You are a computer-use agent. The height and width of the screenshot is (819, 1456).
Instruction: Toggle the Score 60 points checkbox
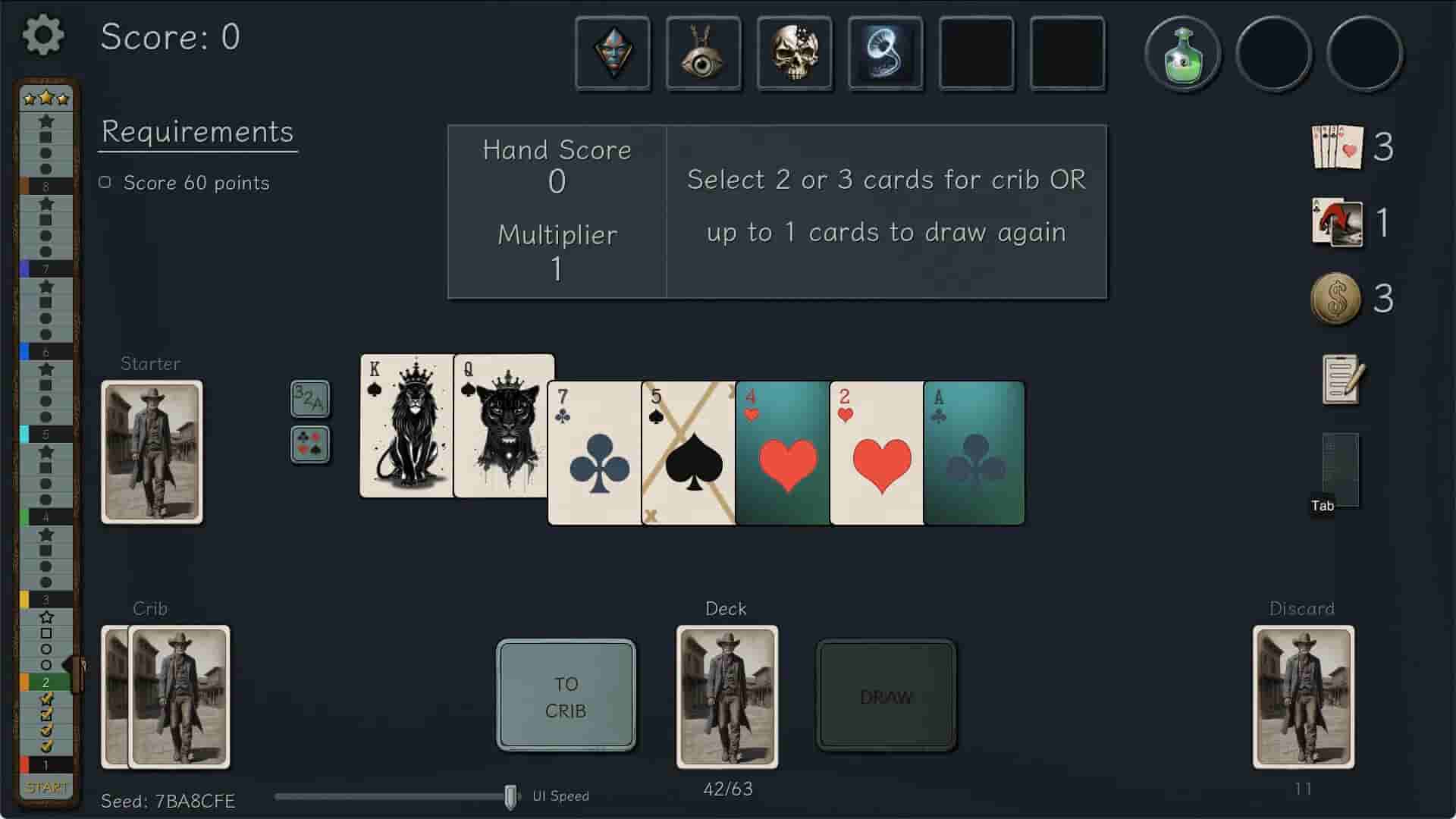(x=105, y=181)
